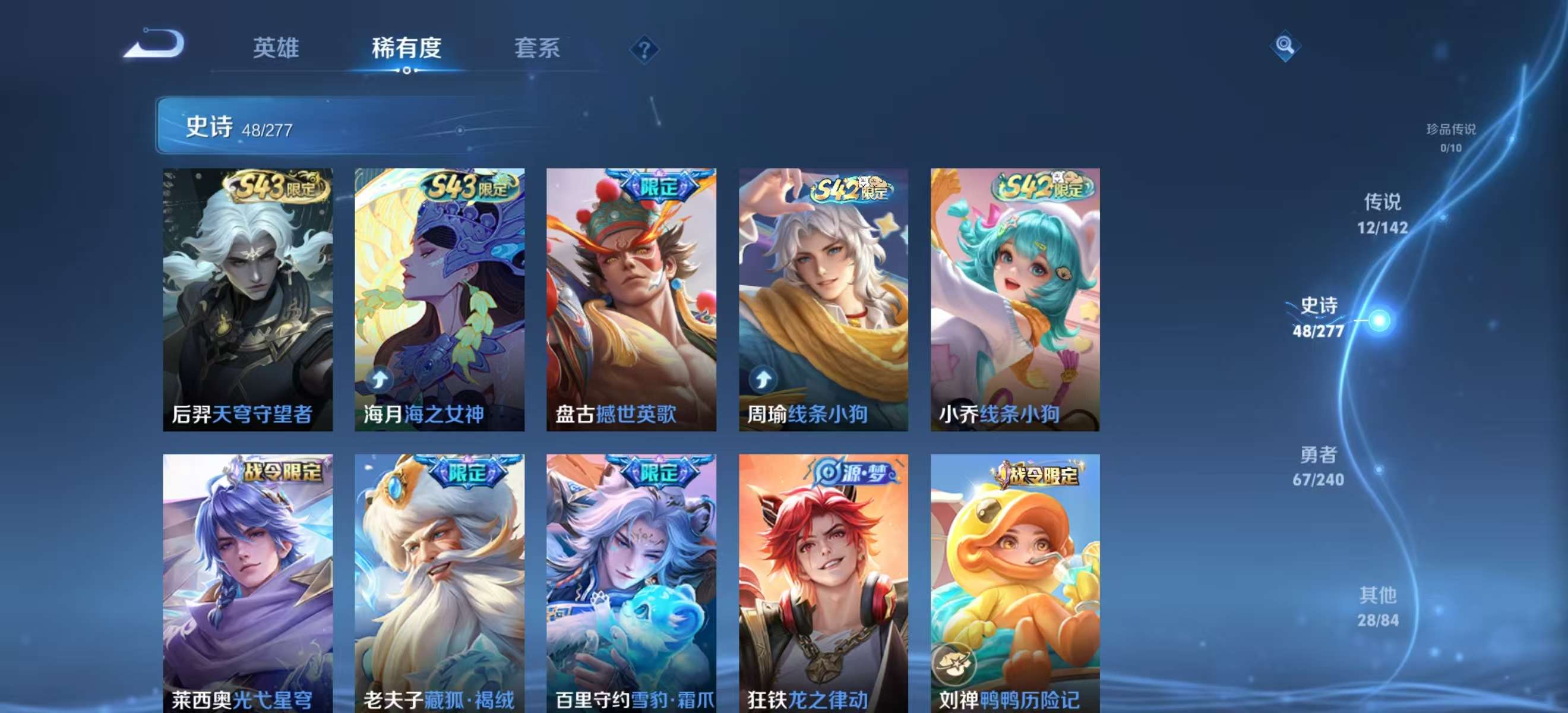The image size is (1568, 713).
Task: Open the help question mark icon
Action: point(643,49)
